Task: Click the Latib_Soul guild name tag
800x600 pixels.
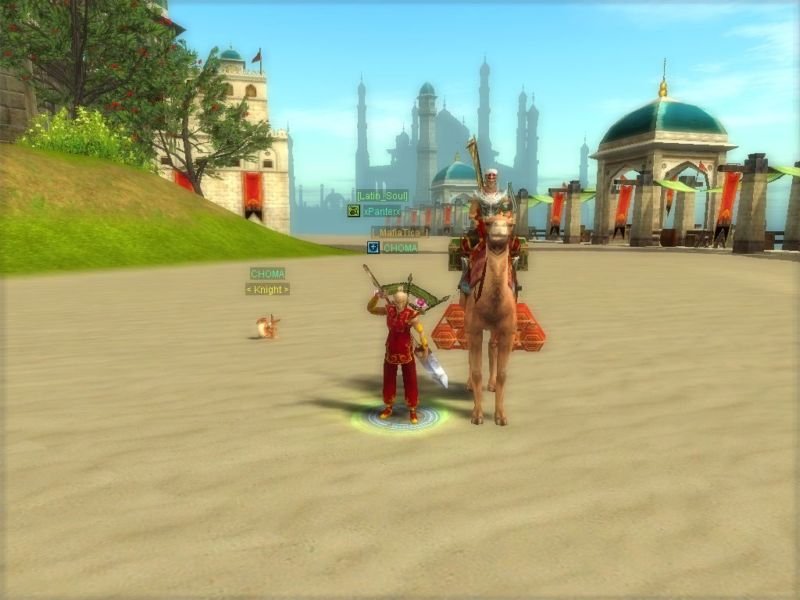Action: 382,196
